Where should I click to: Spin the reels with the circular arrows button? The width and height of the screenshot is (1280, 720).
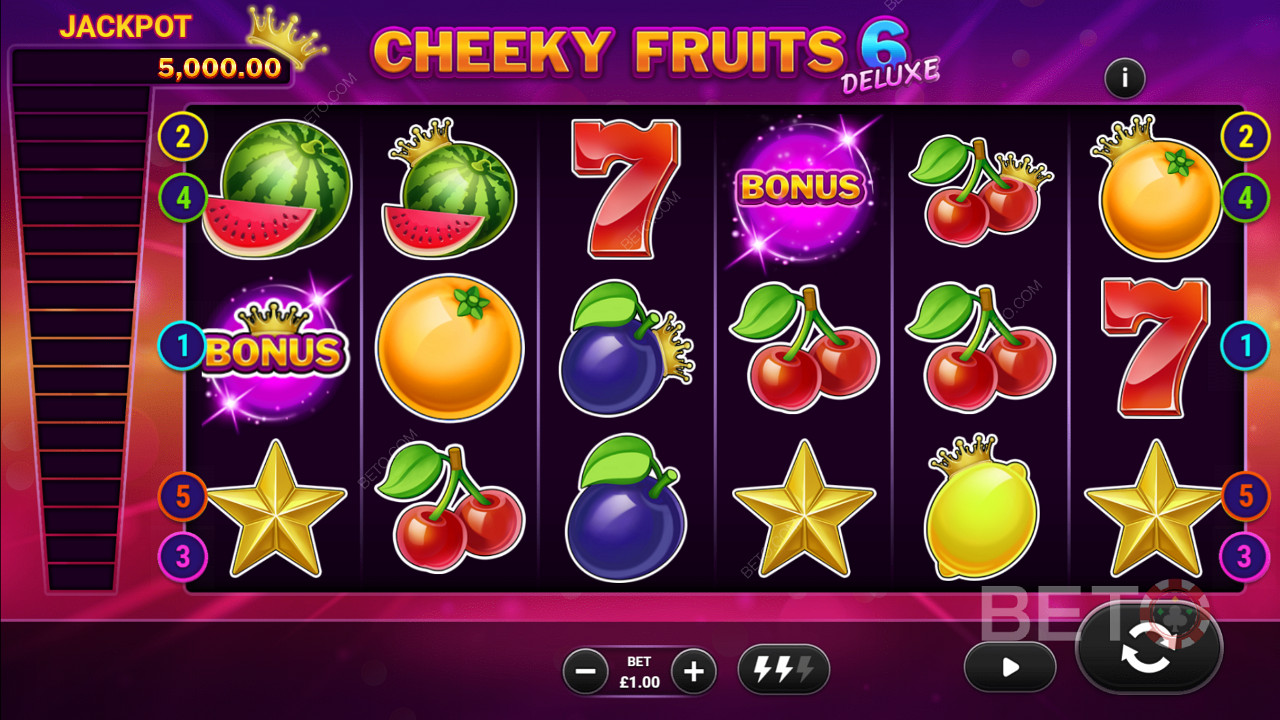[1148, 651]
